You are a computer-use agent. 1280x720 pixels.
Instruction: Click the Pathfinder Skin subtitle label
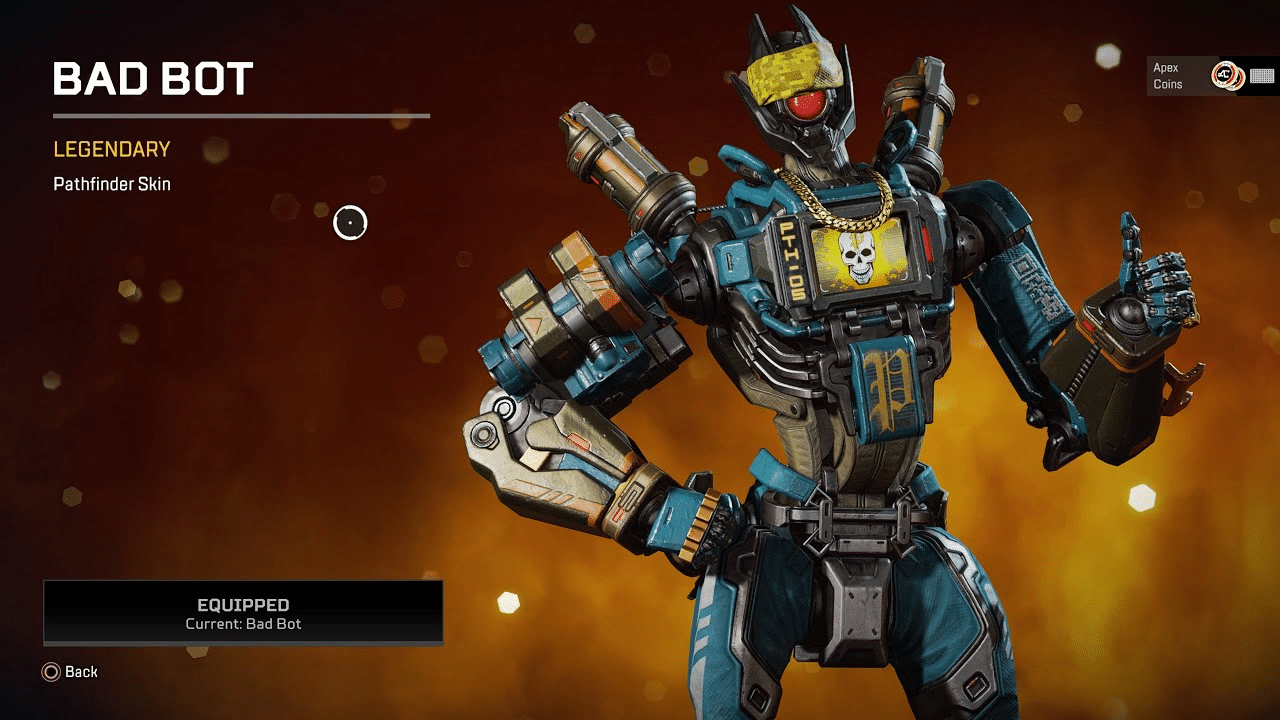click(x=111, y=184)
